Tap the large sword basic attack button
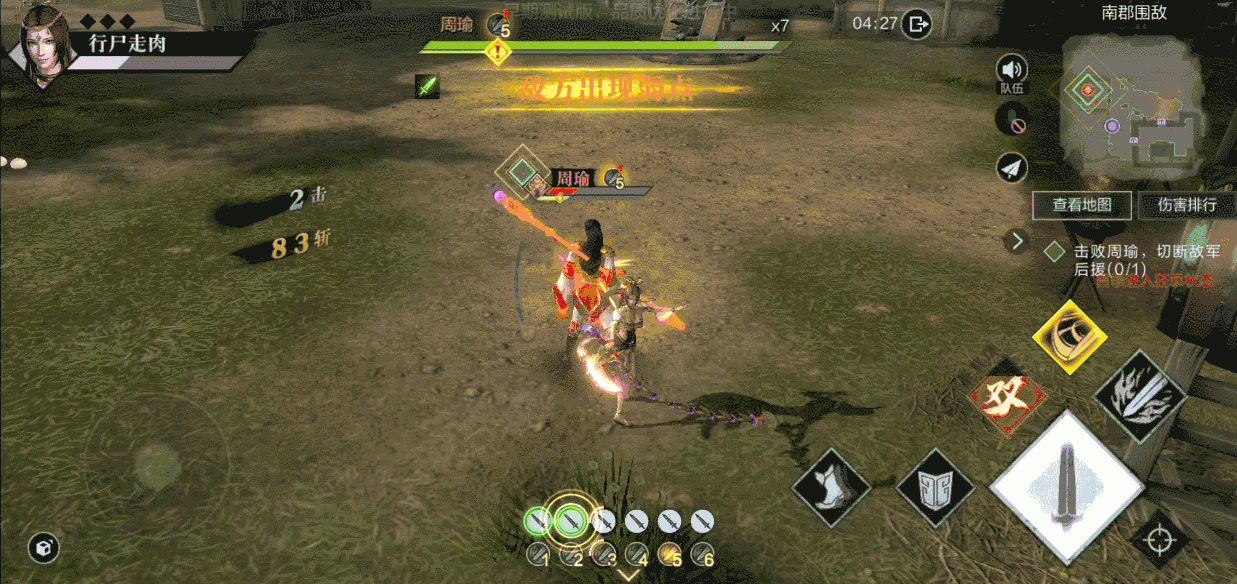The height and width of the screenshot is (584, 1237). click(1066, 487)
